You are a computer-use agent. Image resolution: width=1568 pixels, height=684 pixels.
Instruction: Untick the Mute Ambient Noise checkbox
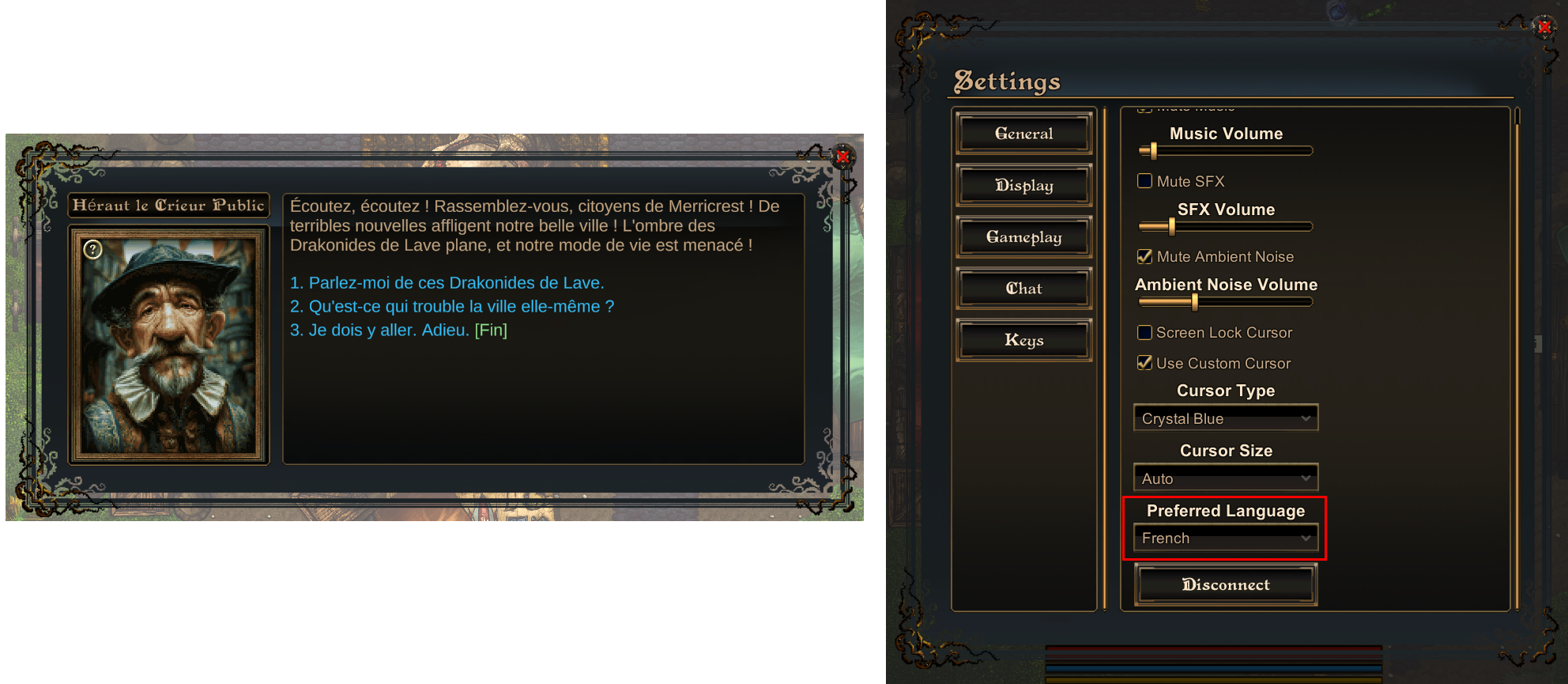[1144, 256]
